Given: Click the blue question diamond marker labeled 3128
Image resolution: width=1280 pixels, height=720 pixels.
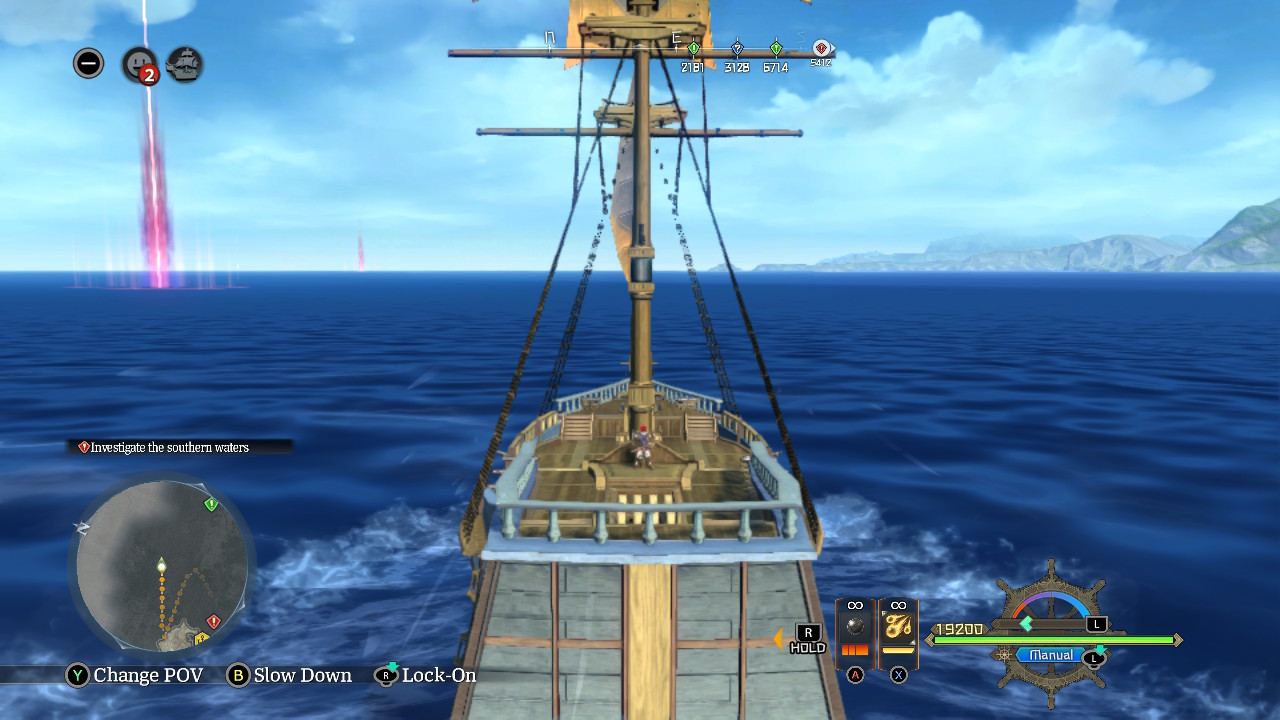Looking at the screenshot, I should click(738, 48).
